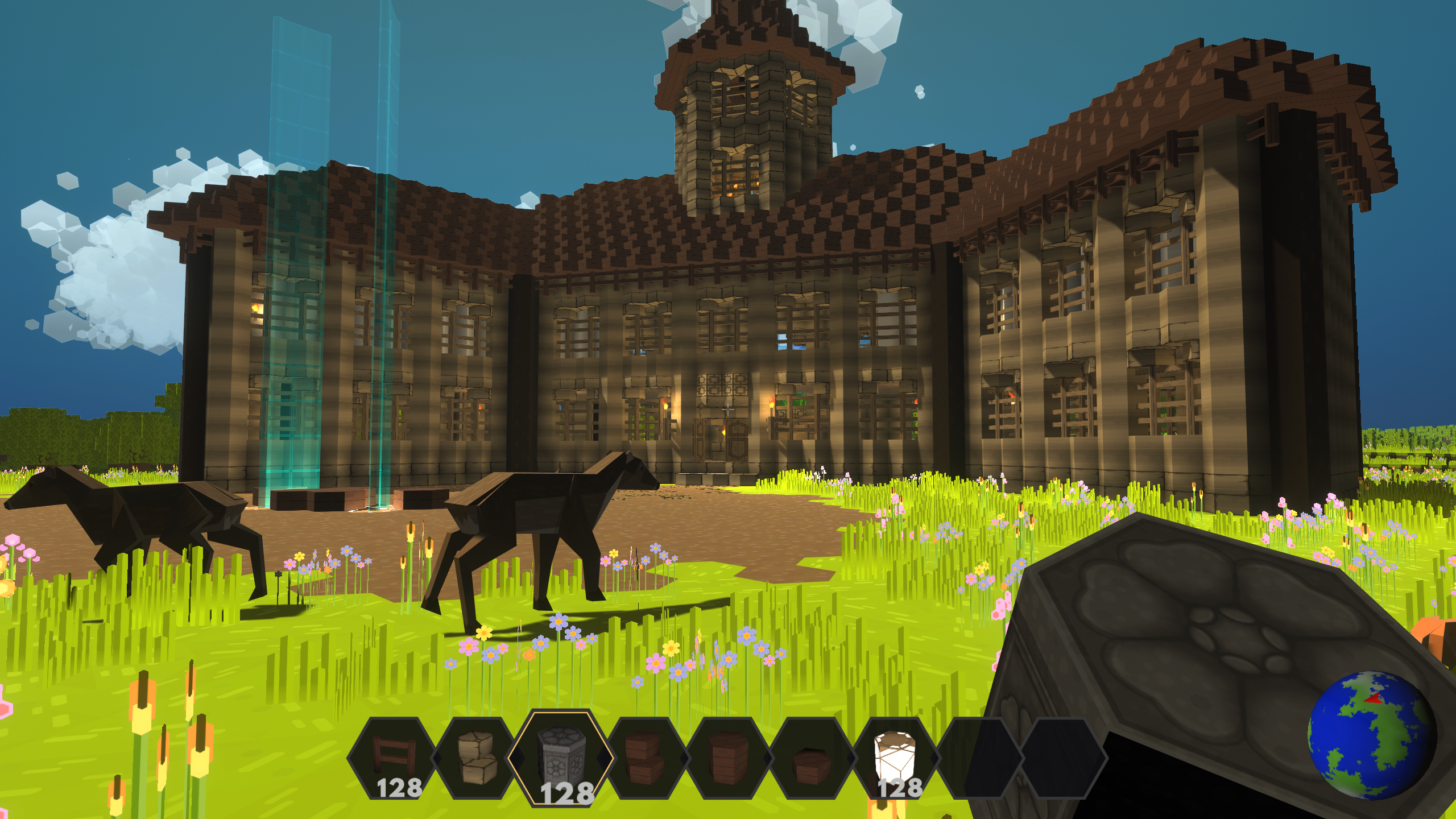This screenshot has height=819, width=1456.
Task: Click the torch beside the front entrance
Action: coord(665,406)
